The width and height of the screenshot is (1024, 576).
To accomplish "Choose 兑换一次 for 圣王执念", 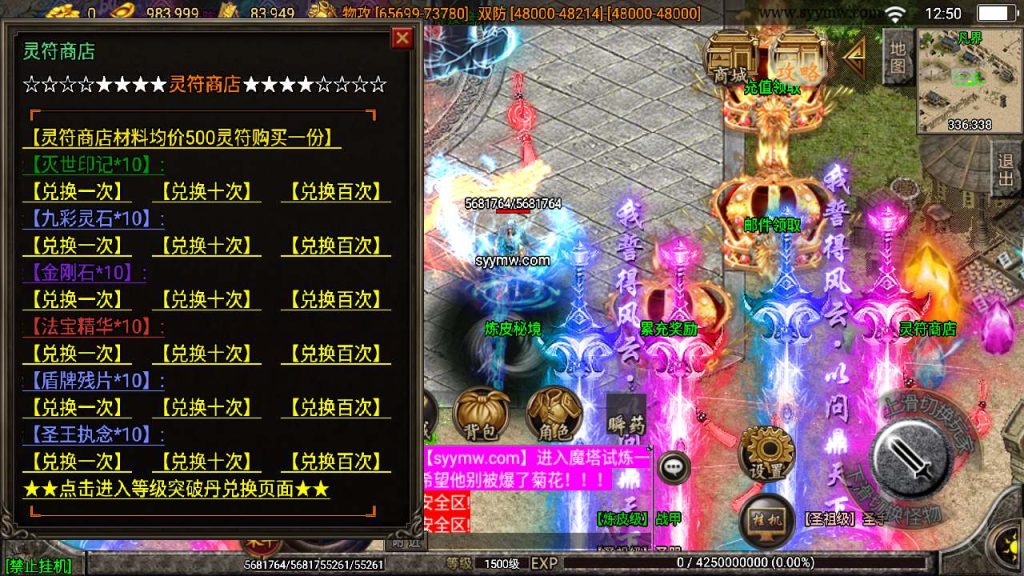I will 76,461.
